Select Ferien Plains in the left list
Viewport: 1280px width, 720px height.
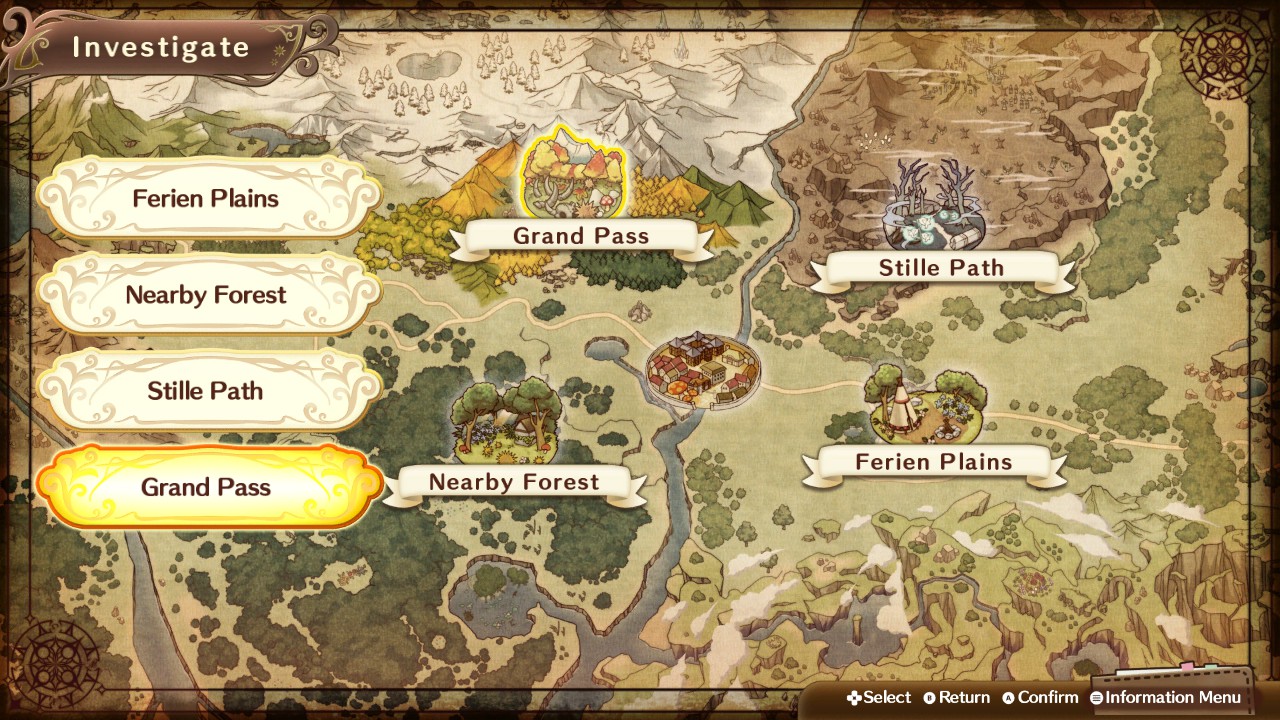click(207, 198)
